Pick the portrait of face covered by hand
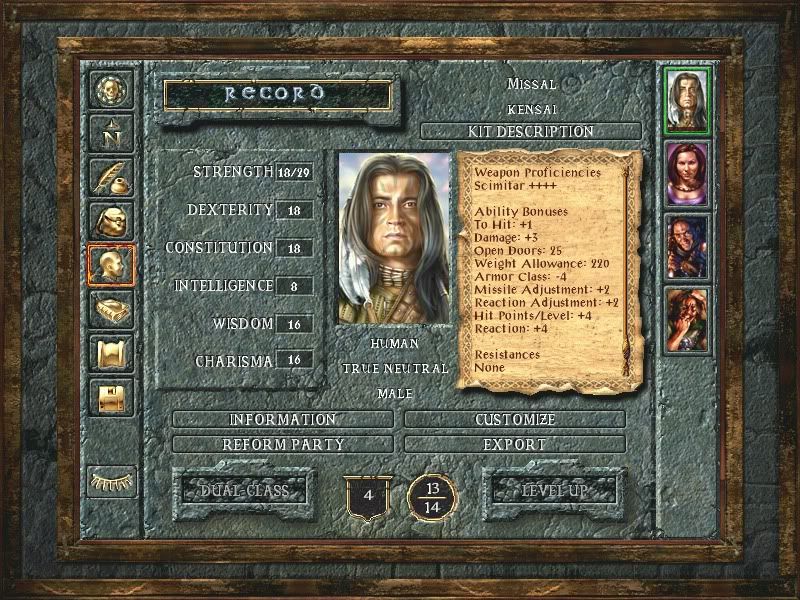 pos(687,320)
